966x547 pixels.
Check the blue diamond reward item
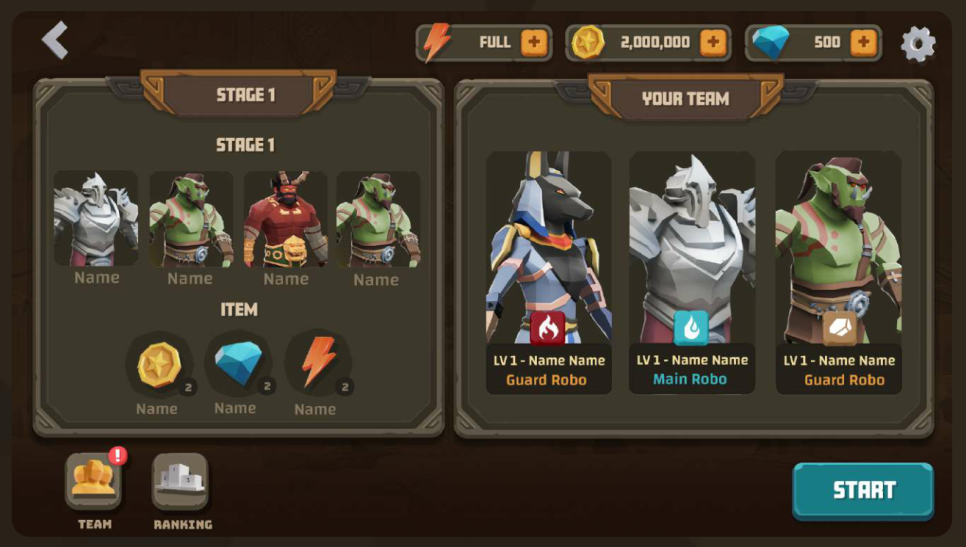point(237,365)
